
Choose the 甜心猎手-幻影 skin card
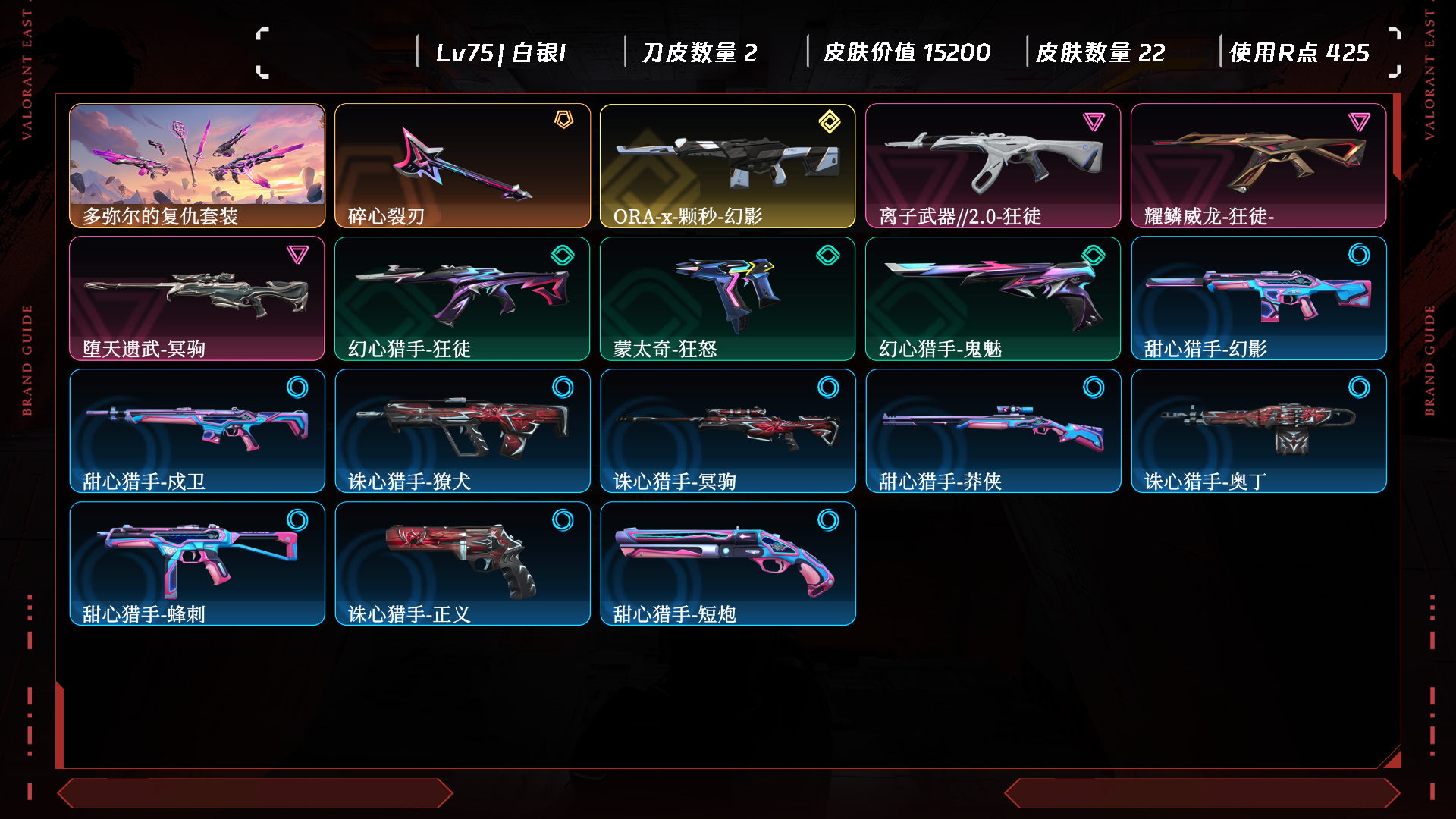coord(1259,298)
